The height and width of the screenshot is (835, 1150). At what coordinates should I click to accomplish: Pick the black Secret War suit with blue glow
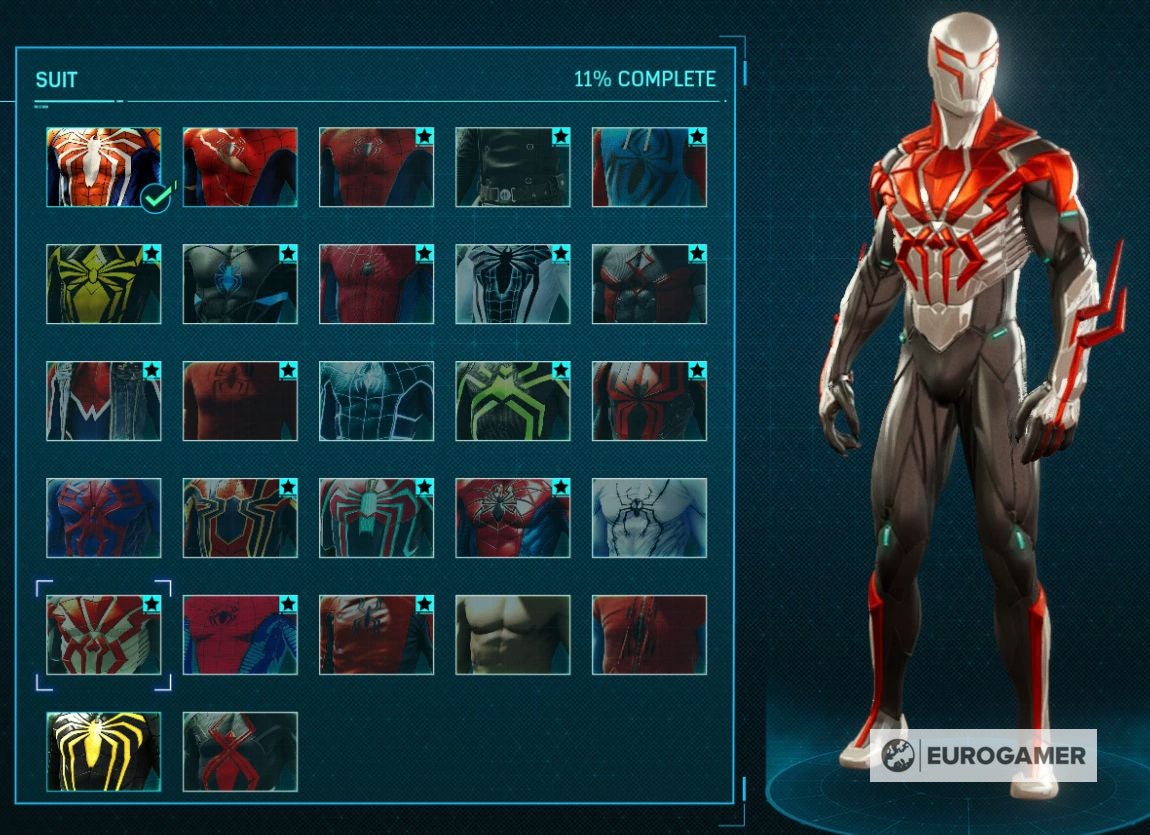coord(240,284)
